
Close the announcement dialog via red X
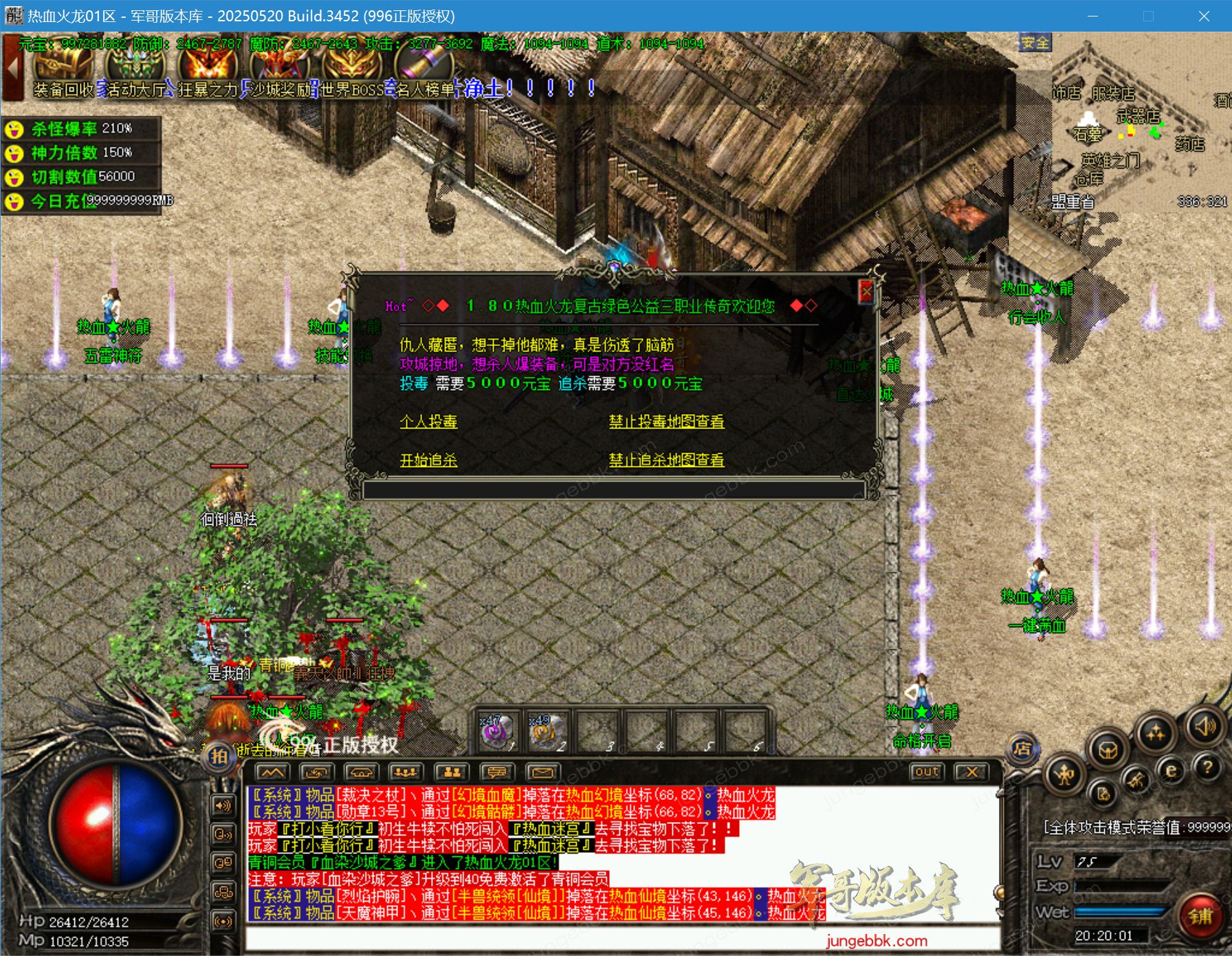868,291
